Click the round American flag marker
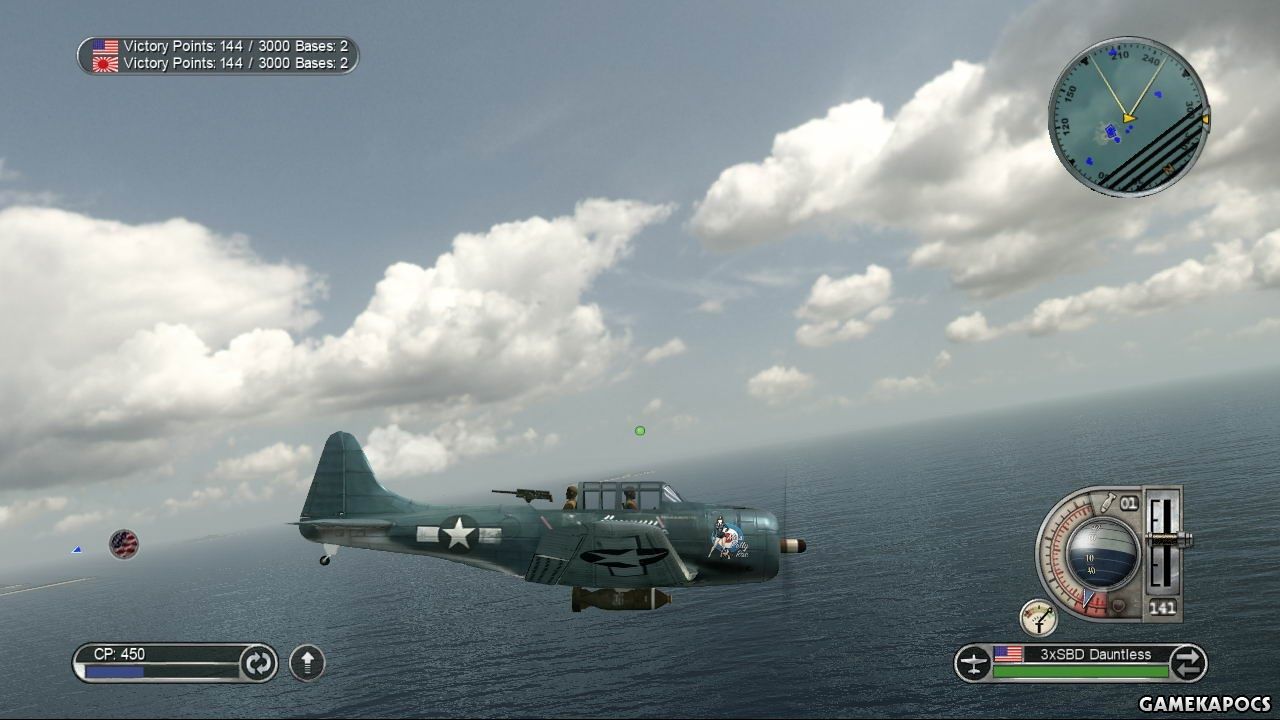 pyautogui.click(x=124, y=544)
